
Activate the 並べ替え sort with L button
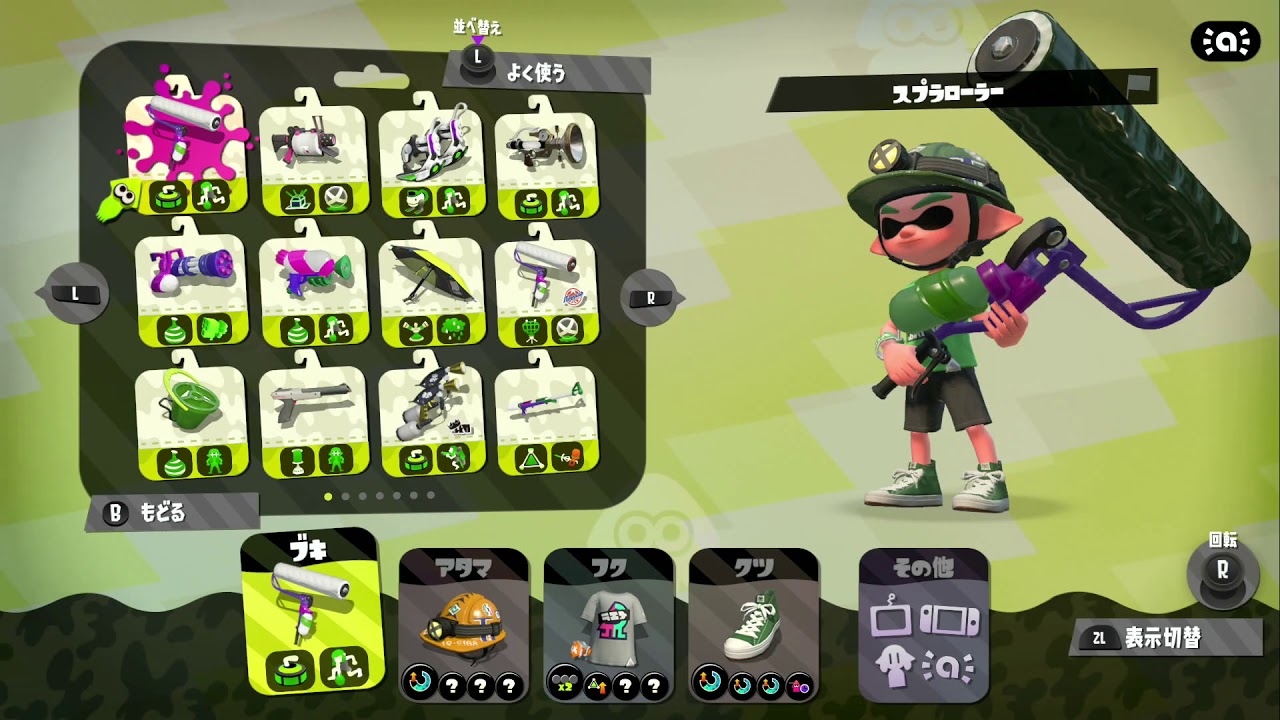(477, 55)
